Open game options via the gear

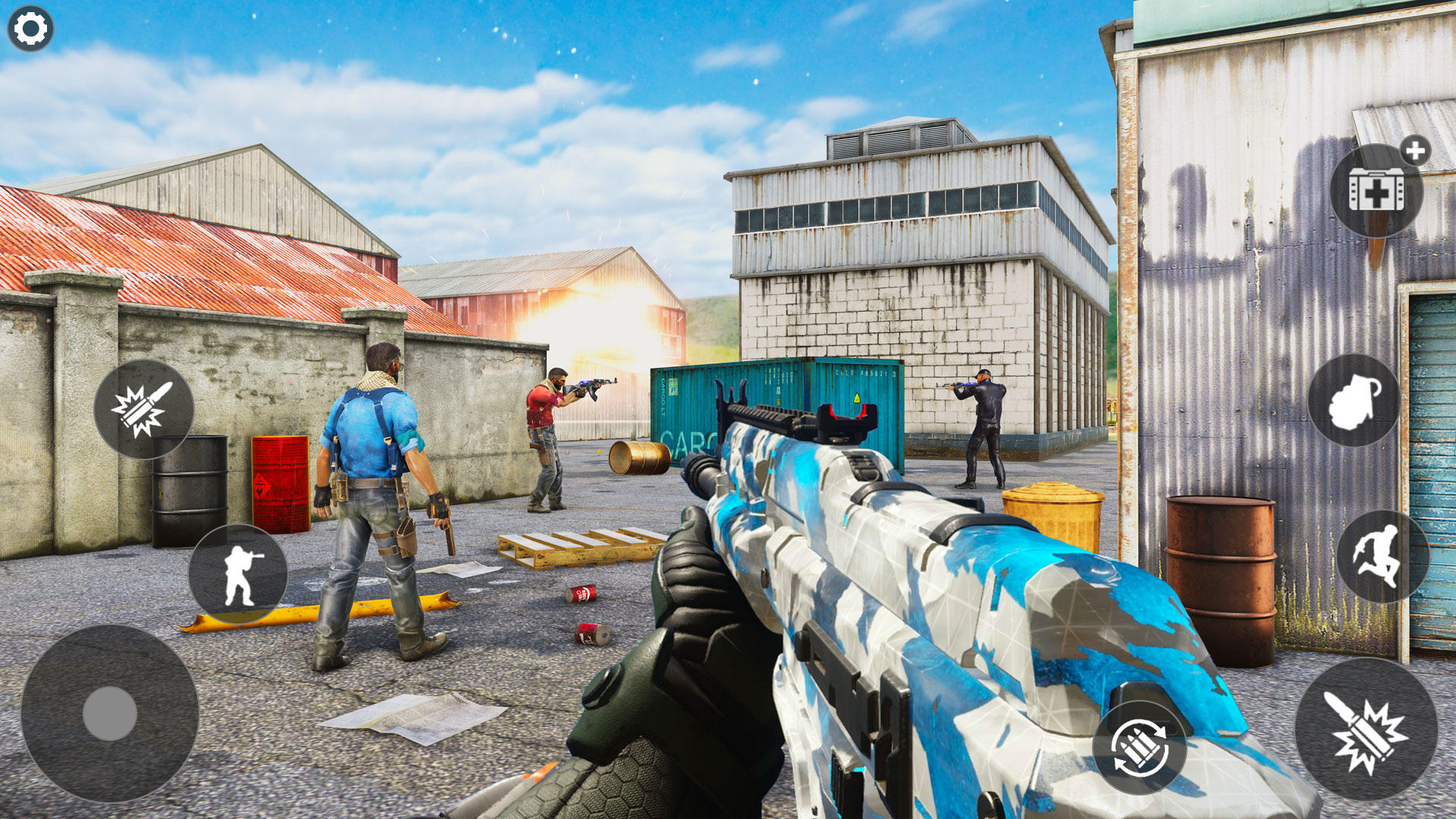click(x=30, y=28)
